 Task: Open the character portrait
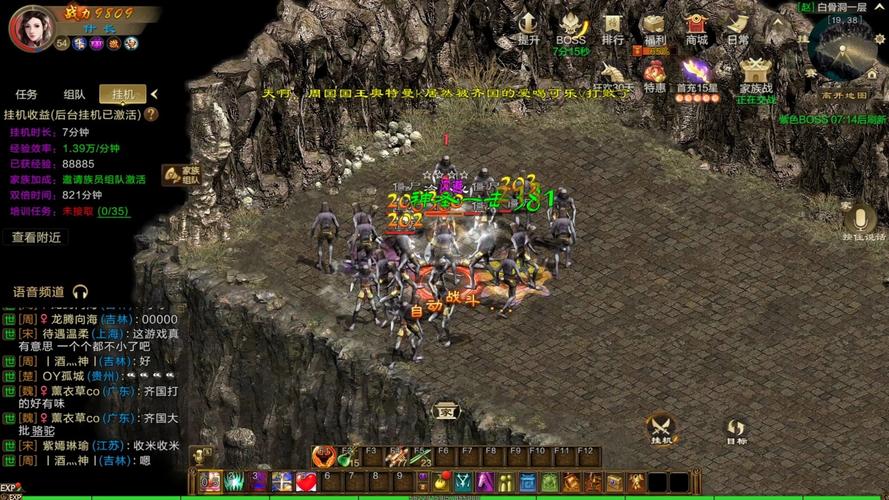(31, 27)
